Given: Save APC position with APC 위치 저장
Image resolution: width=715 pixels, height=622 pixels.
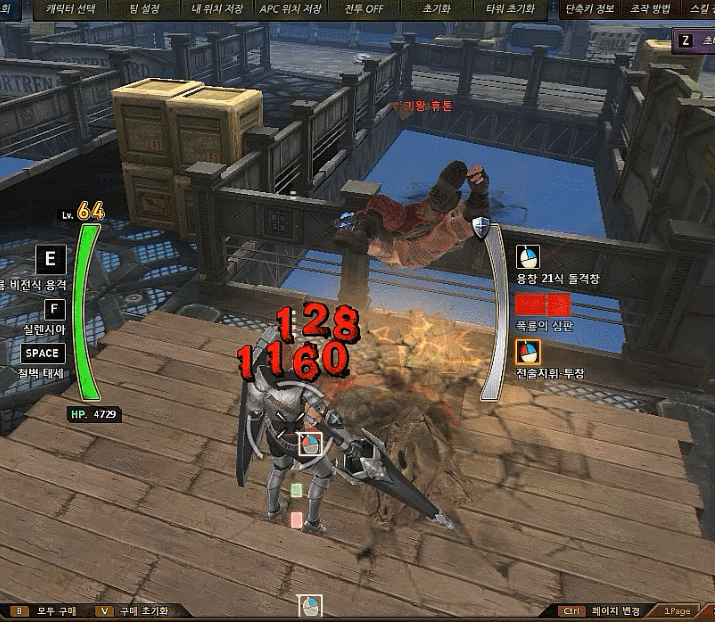Looking at the screenshot, I should (290, 9).
